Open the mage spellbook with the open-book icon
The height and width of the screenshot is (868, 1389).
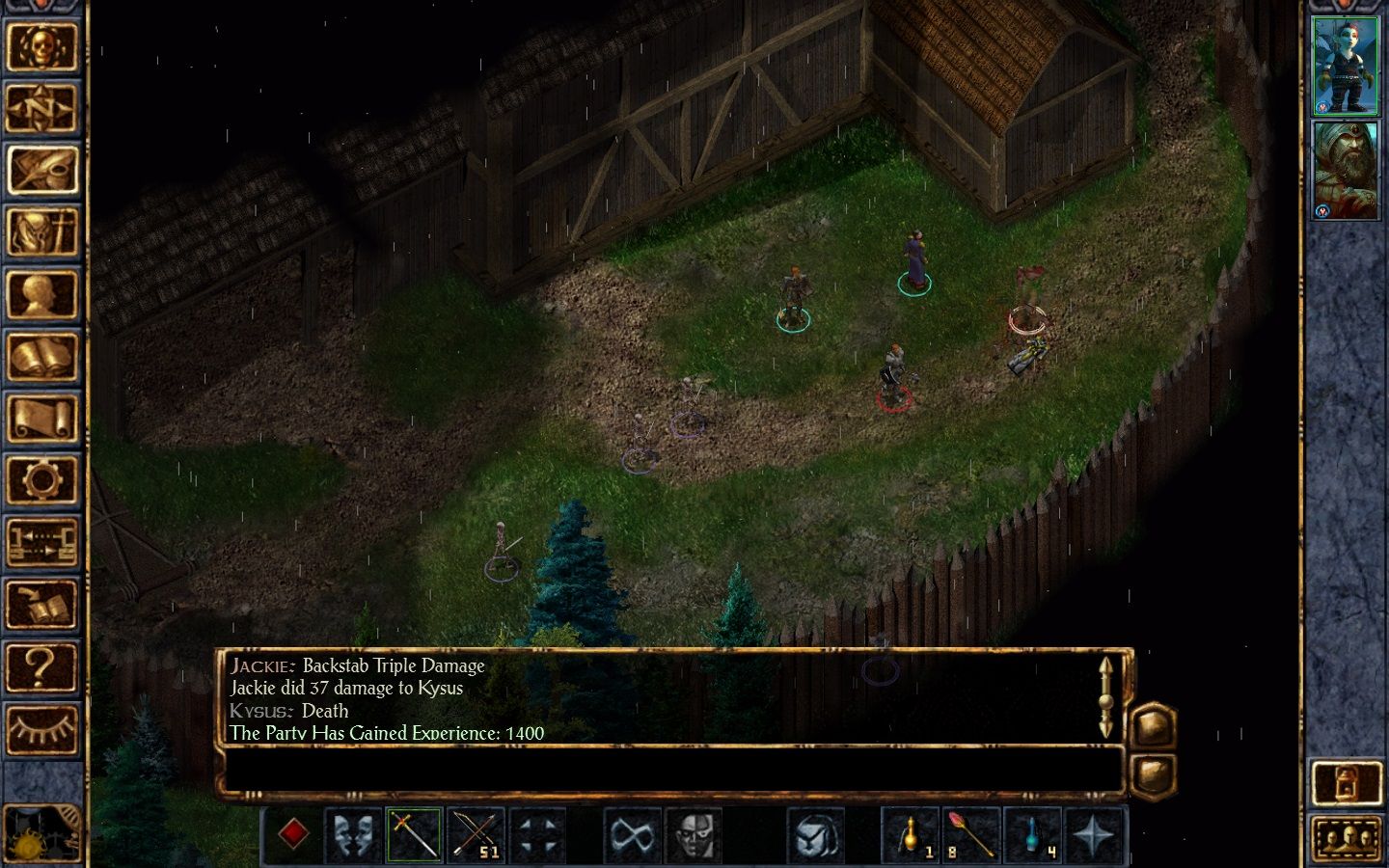click(41, 357)
